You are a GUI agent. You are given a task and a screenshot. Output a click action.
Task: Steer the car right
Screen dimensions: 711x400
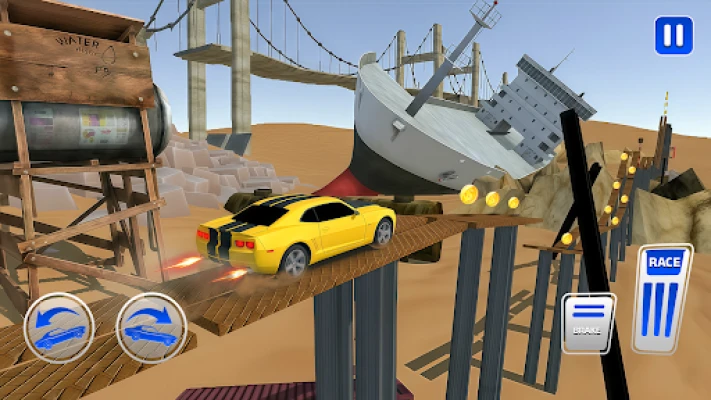pos(151,327)
